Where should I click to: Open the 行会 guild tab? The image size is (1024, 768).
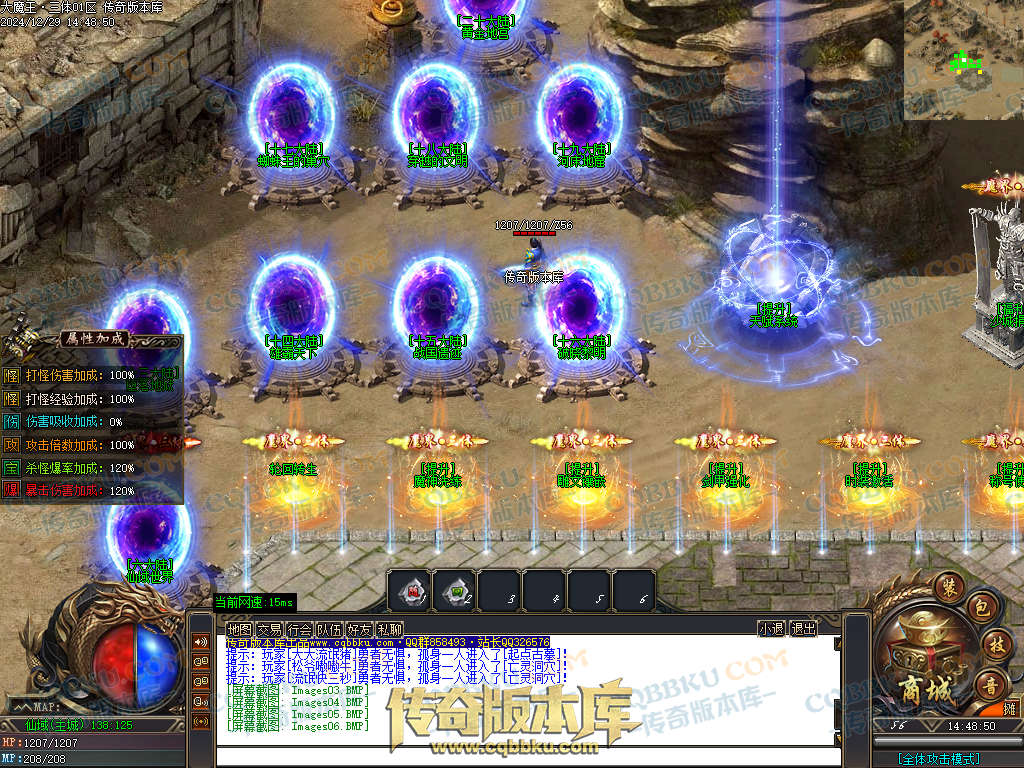pos(299,629)
